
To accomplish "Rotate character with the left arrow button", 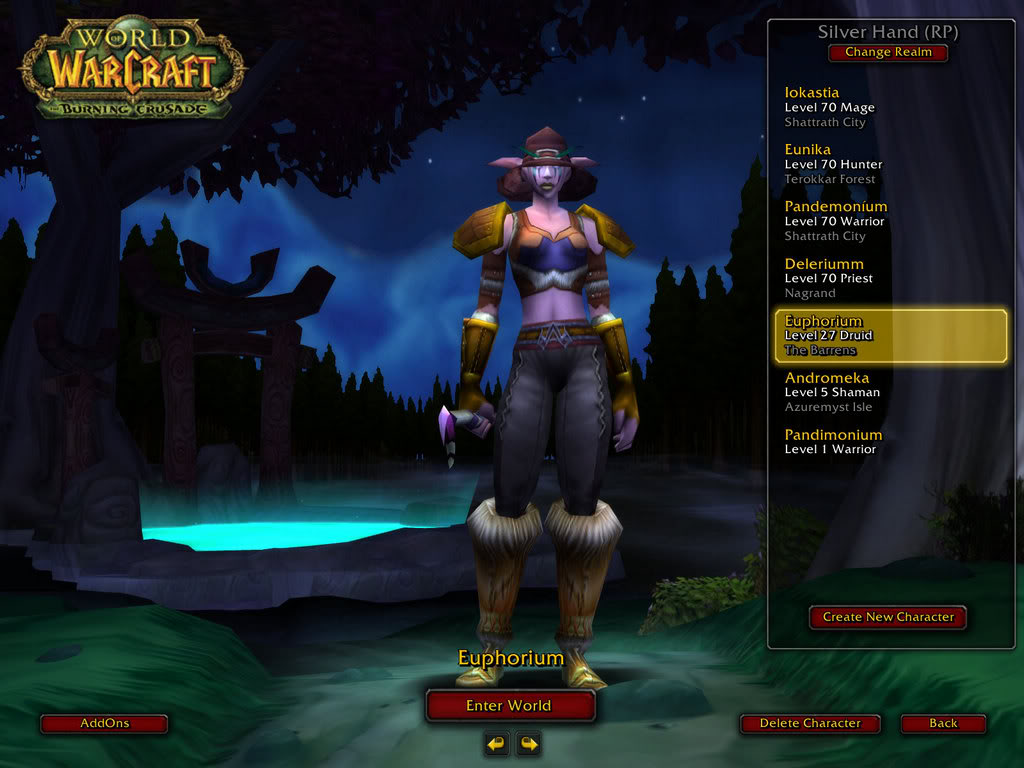I will click(496, 743).
